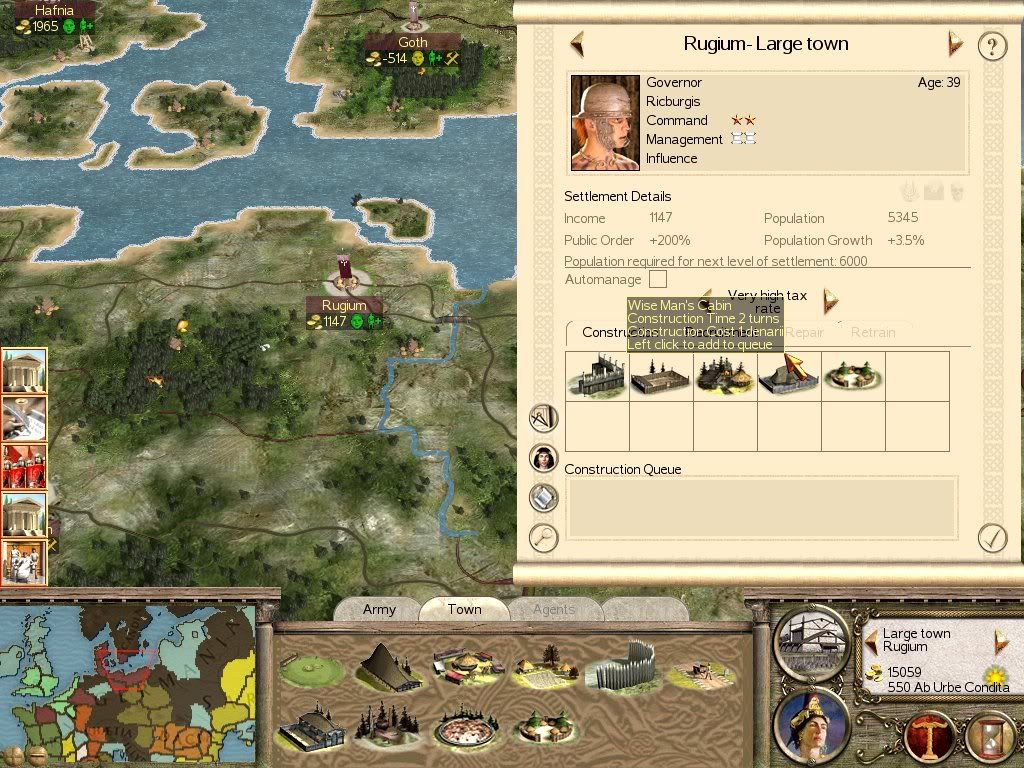The height and width of the screenshot is (768, 1024).
Task: Queue the wooden palisade wall building
Action: pos(597,376)
